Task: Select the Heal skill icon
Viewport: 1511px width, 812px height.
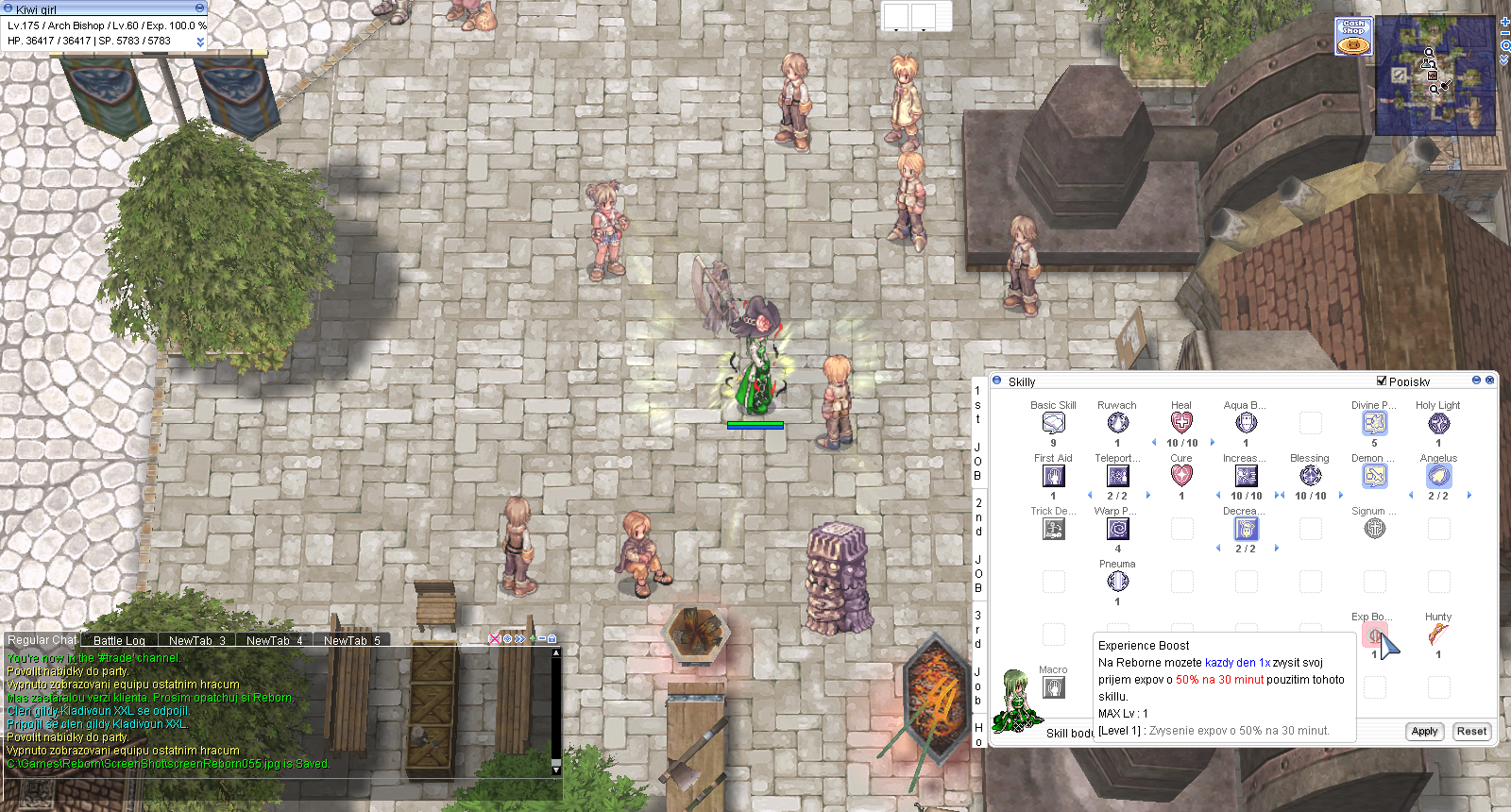Action: tap(1181, 423)
